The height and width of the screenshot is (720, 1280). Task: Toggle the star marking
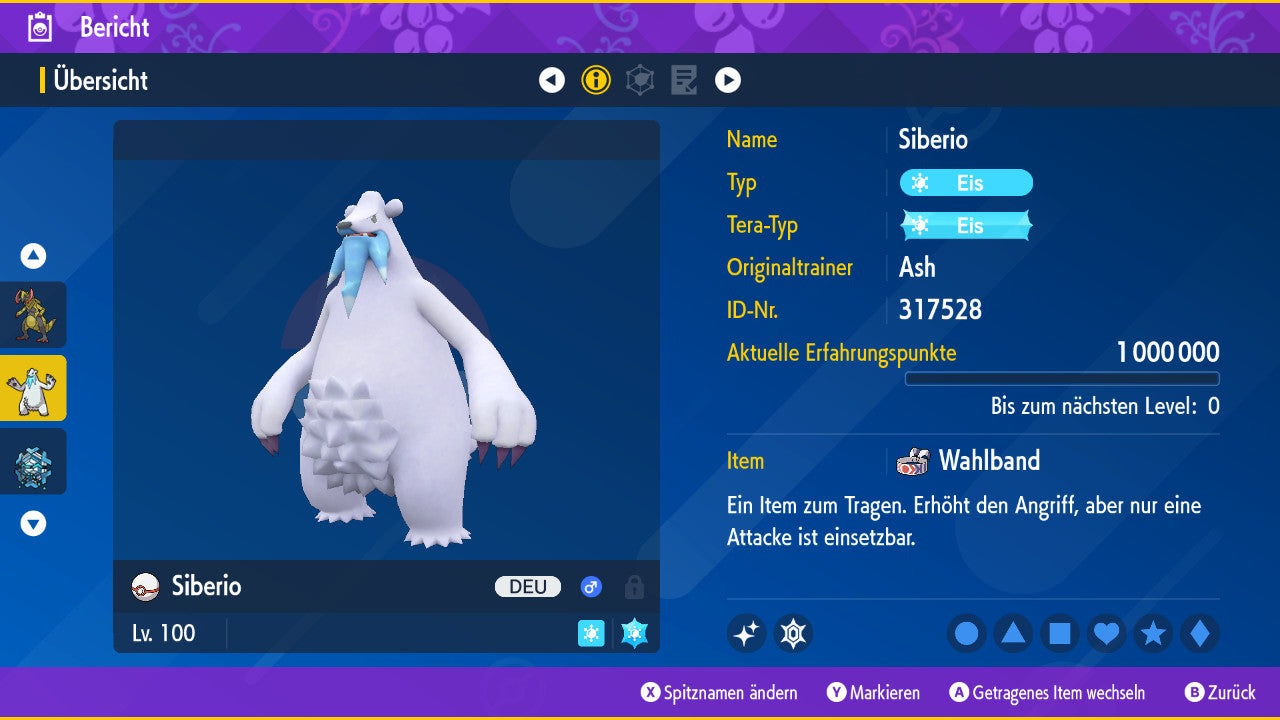point(1153,634)
